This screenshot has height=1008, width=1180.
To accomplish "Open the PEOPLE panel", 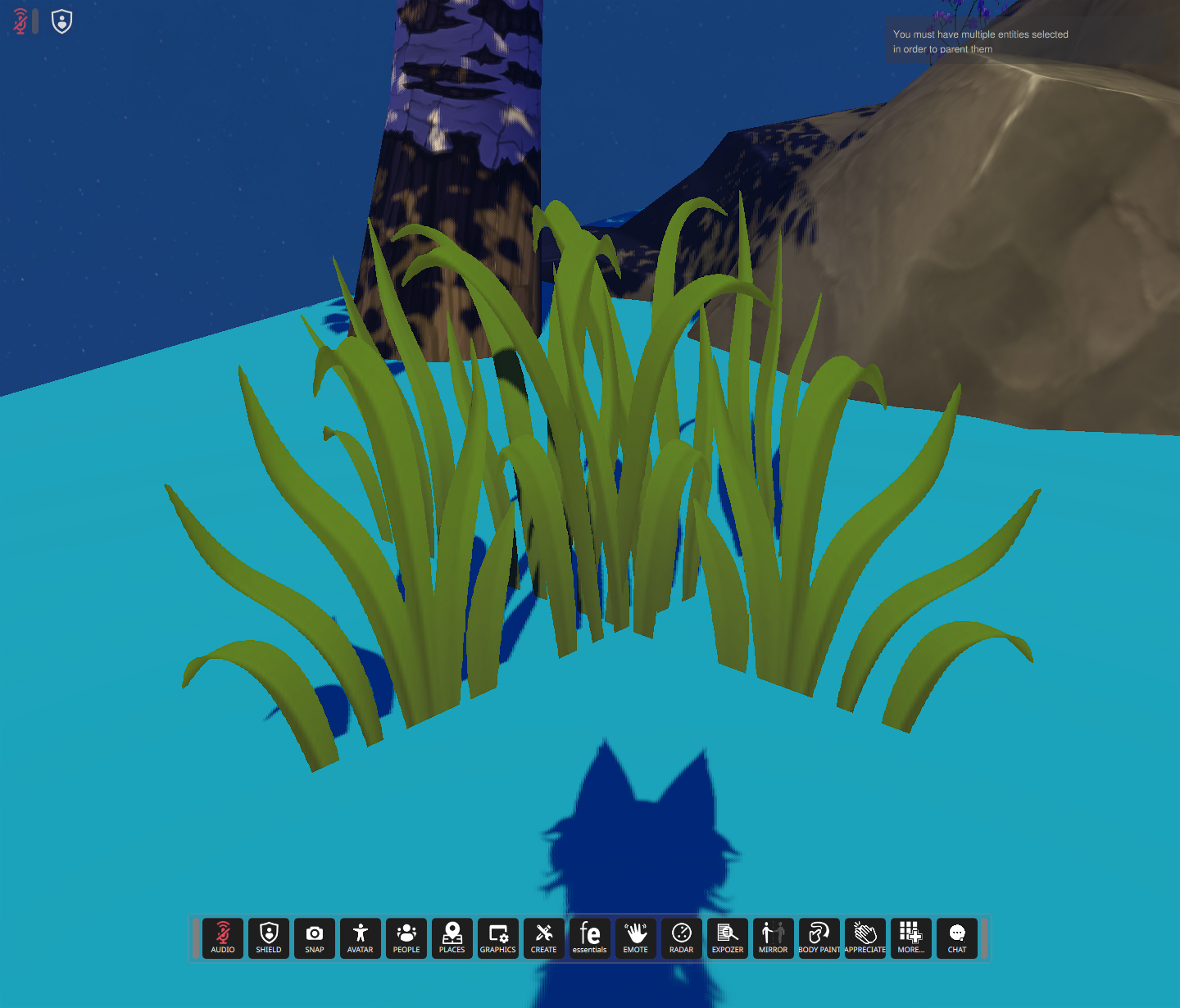I will [x=406, y=938].
